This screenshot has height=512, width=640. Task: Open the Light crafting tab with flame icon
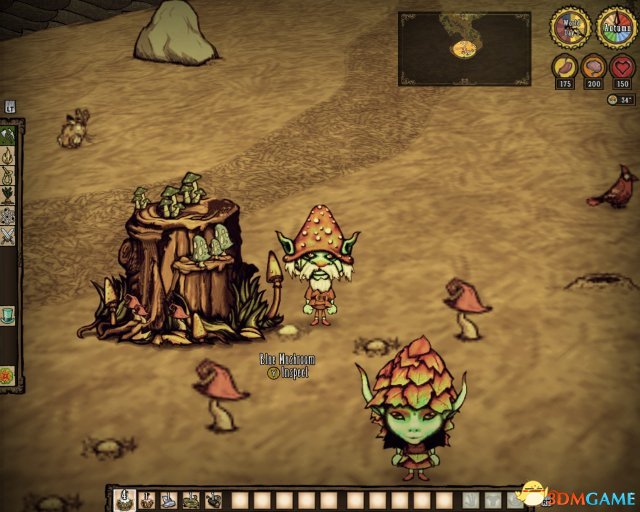point(9,155)
